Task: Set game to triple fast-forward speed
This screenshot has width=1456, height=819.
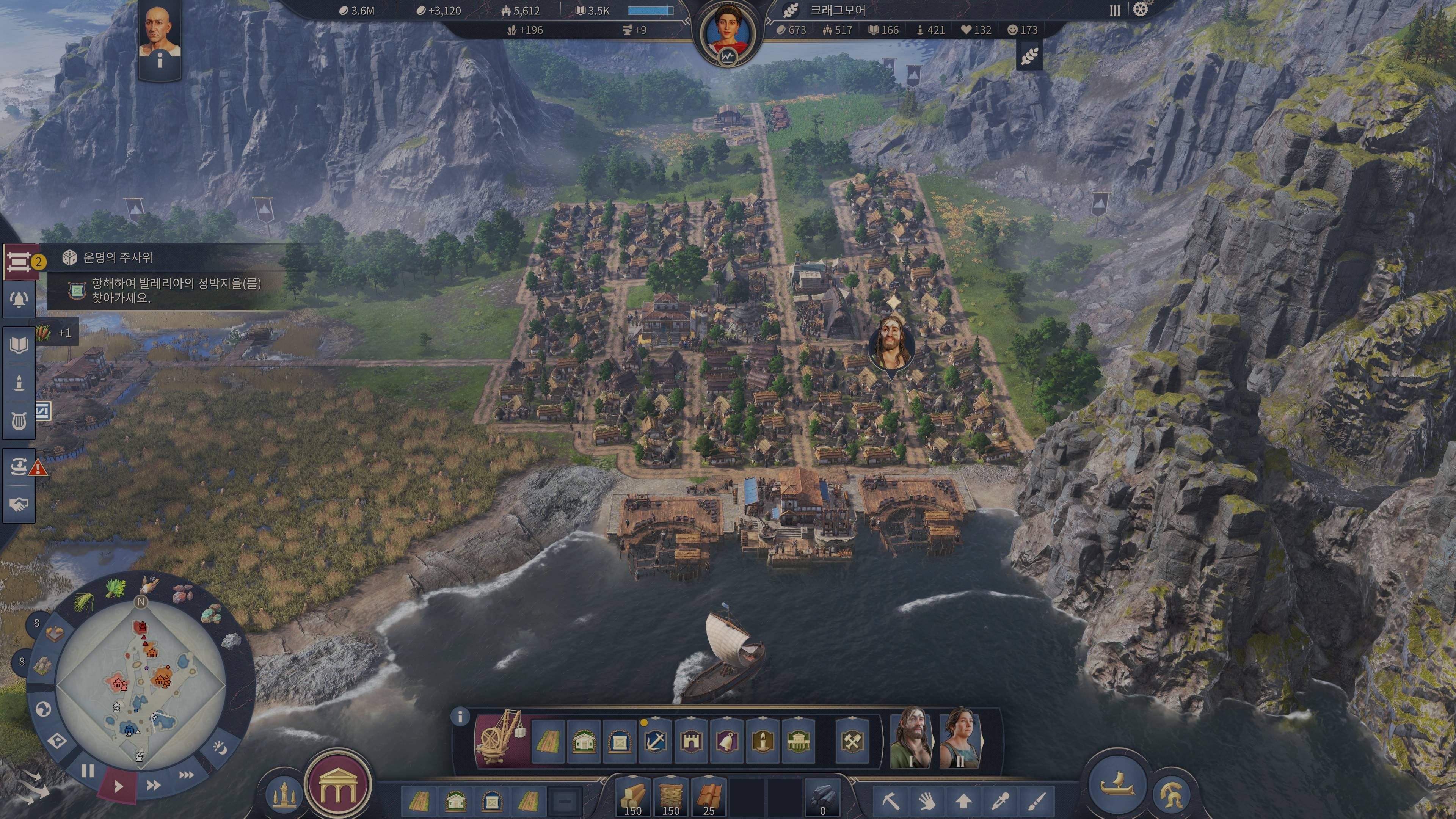Action: tap(186, 775)
